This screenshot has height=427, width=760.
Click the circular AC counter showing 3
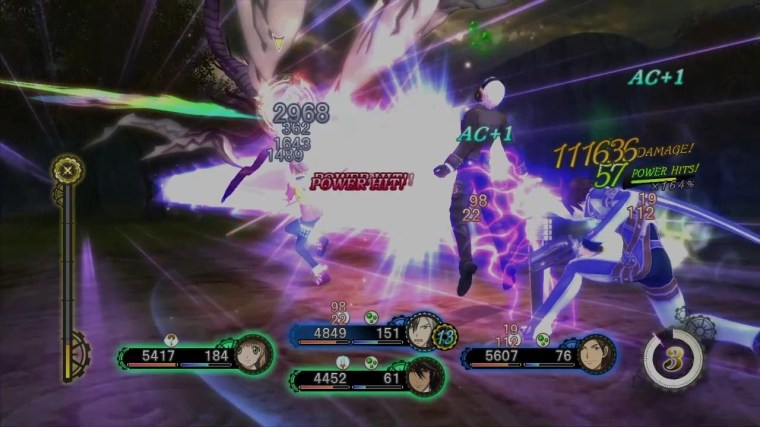click(x=672, y=359)
